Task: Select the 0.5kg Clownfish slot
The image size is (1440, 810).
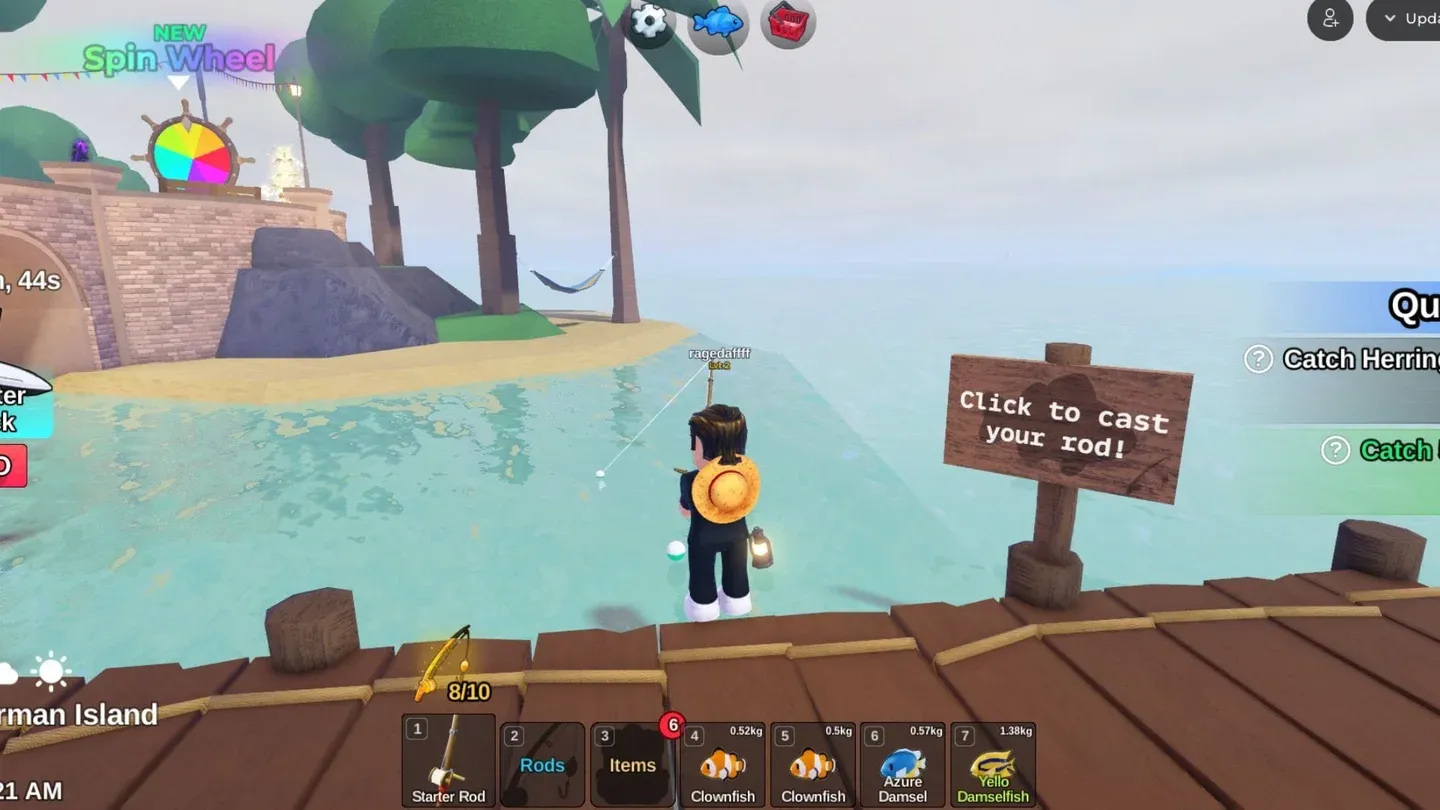Action: point(812,763)
